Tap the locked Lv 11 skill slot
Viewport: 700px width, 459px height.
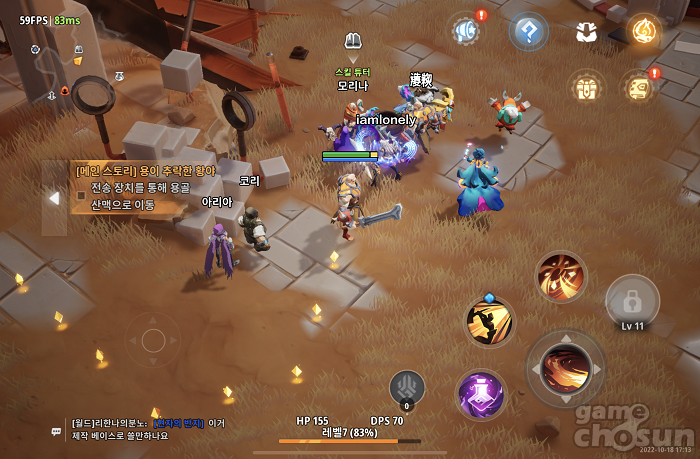point(632,301)
